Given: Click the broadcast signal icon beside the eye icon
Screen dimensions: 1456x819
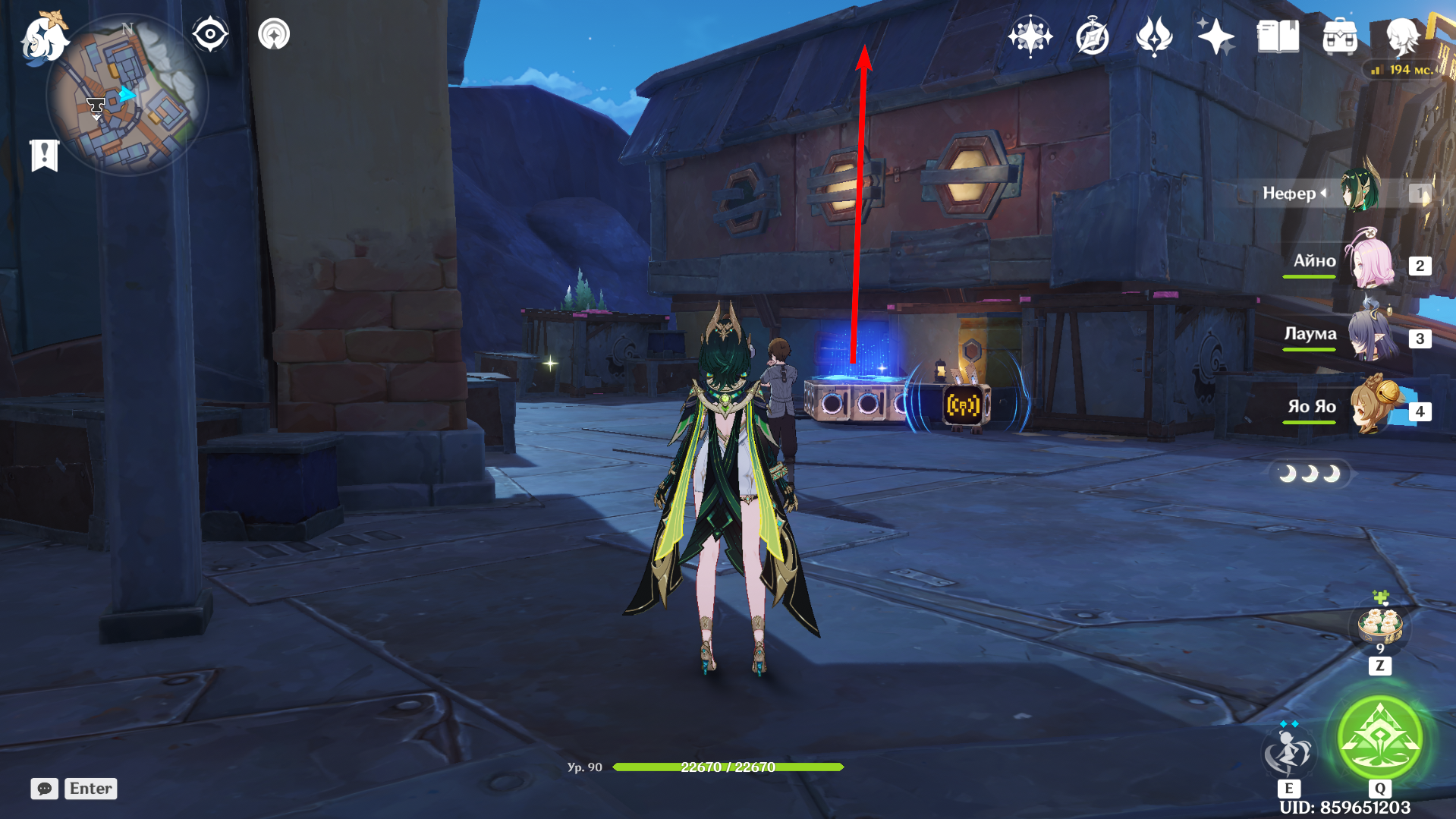Looking at the screenshot, I should coord(274,34).
